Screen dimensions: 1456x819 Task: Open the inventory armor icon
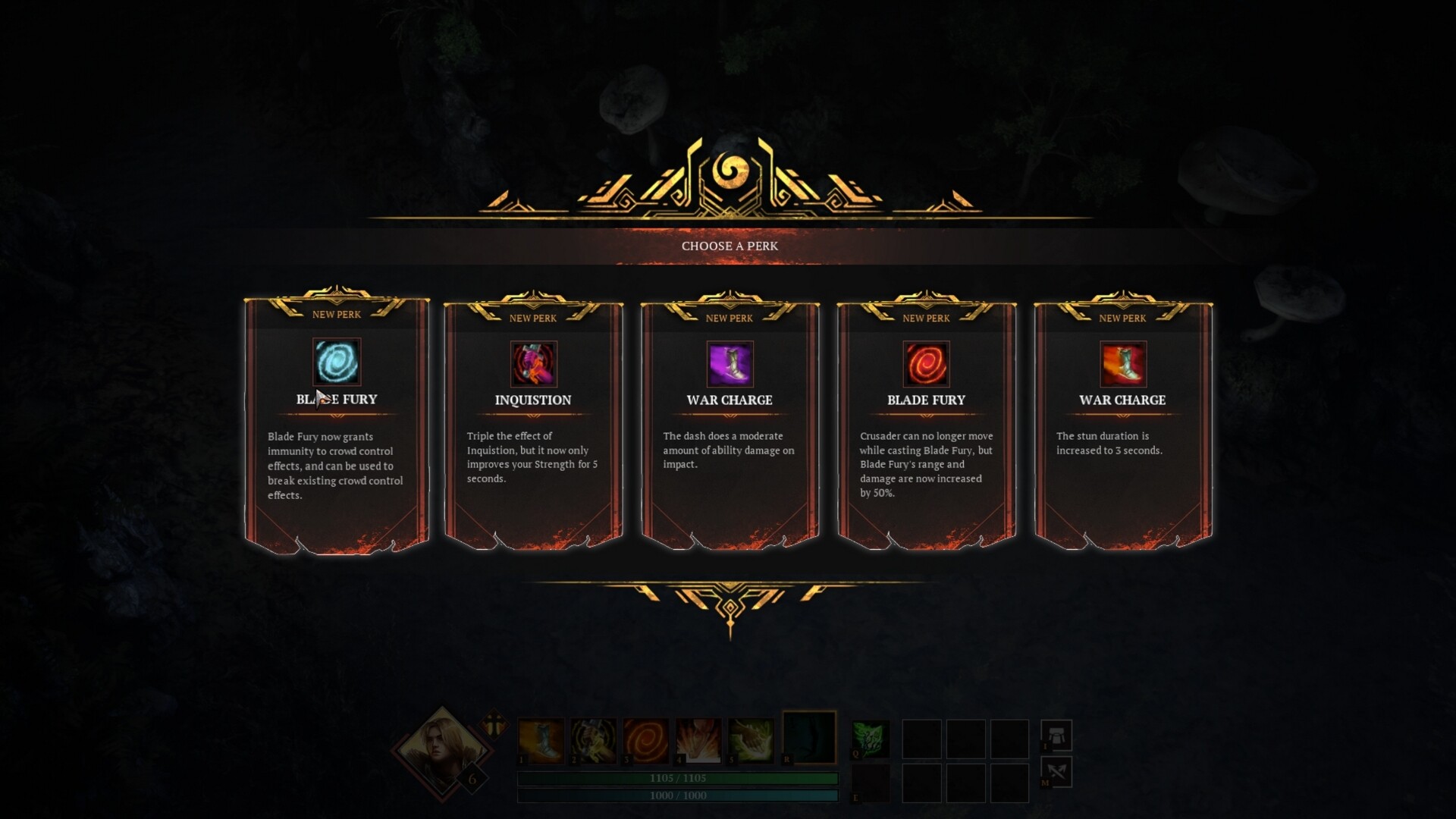pos(1056,735)
